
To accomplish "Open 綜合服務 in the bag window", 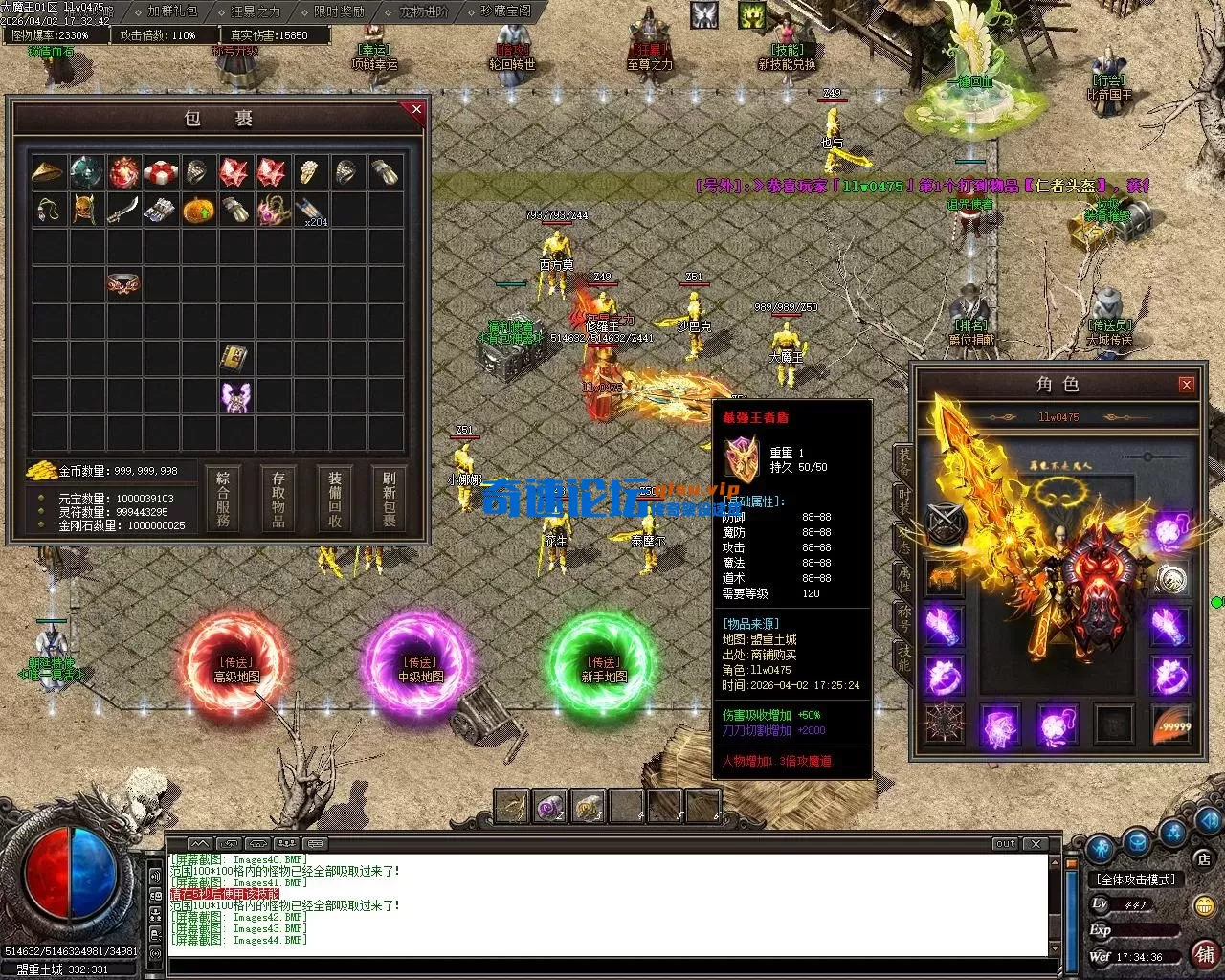I will point(223,499).
